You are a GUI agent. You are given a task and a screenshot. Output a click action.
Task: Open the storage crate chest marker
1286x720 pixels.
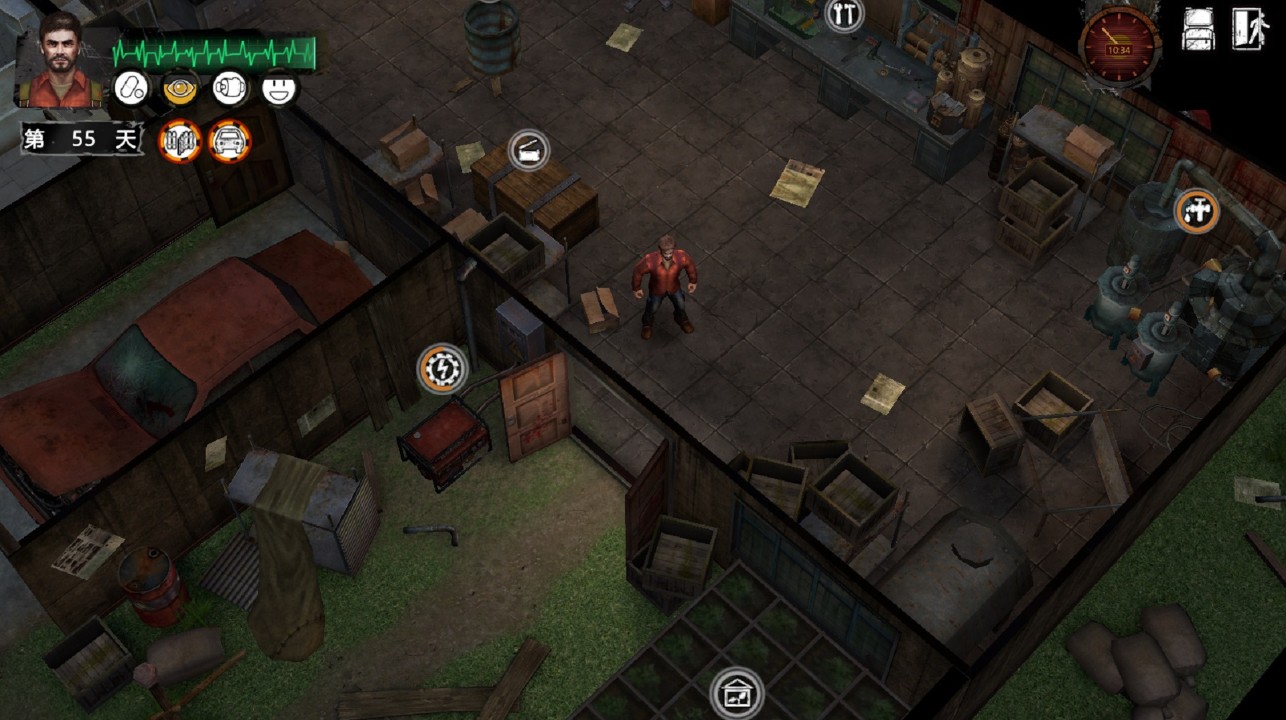click(529, 150)
